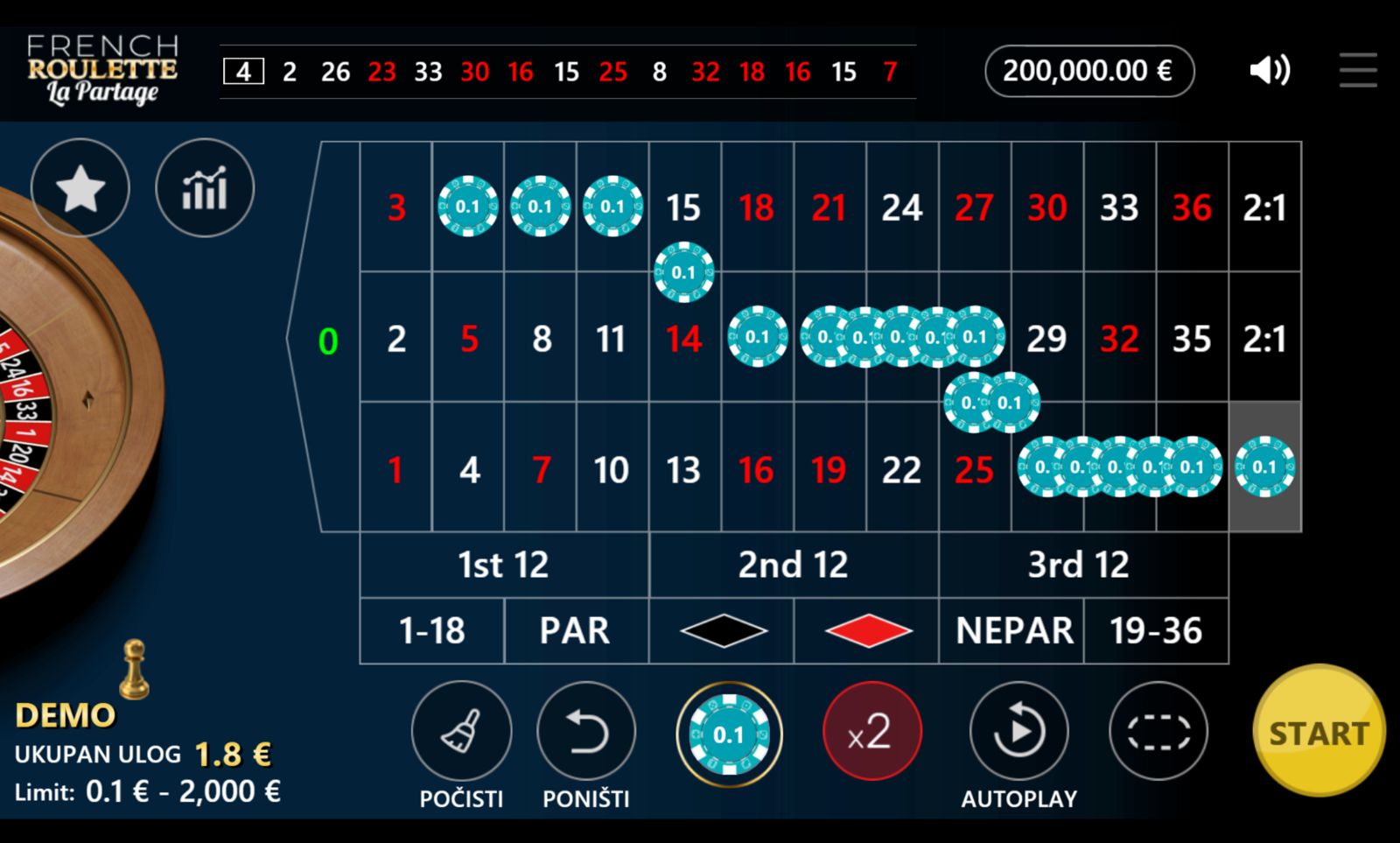Open the hamburger menu

(1358, 70)
